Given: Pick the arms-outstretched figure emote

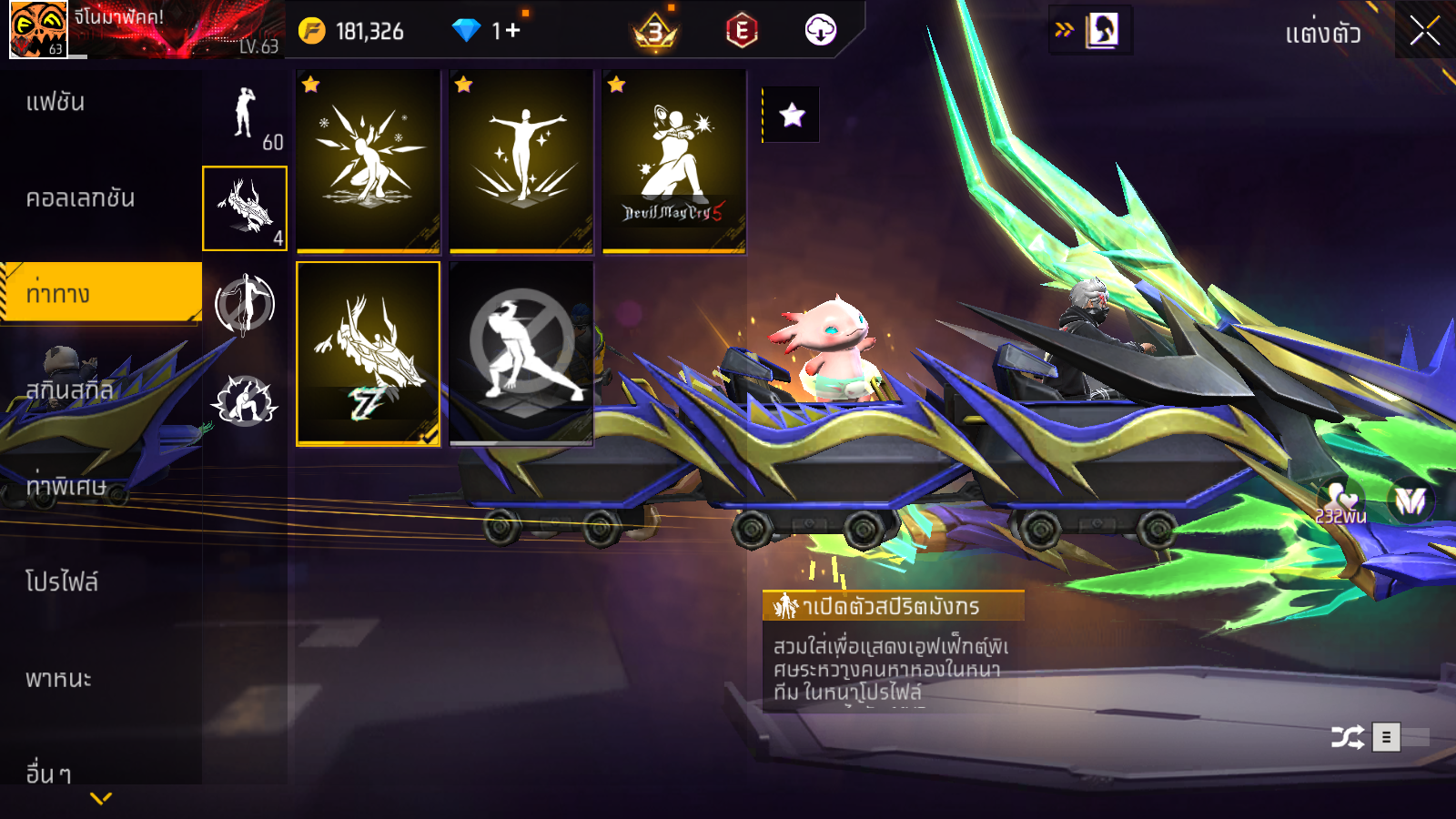Looking at the screenshot, I should click(521, 161).
